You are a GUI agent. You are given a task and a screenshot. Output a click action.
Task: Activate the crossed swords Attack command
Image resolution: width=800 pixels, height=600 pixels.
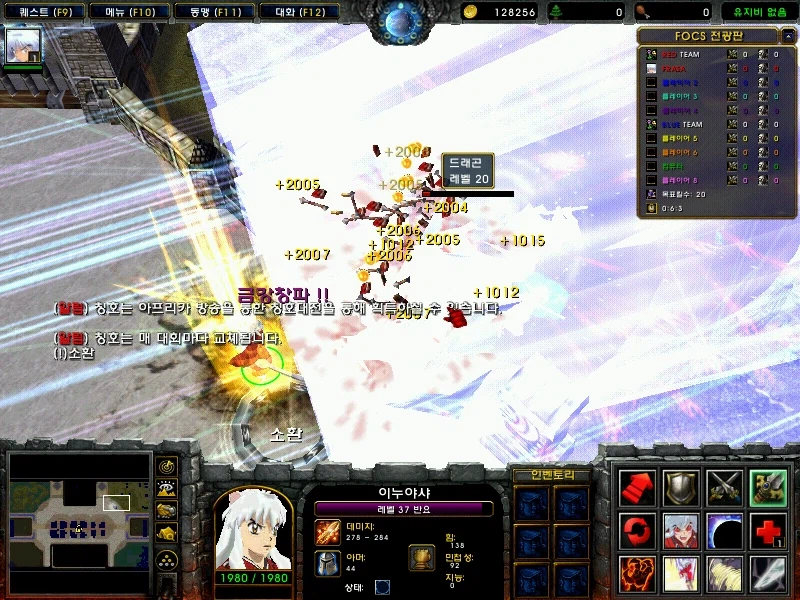[x=724, y=487]
